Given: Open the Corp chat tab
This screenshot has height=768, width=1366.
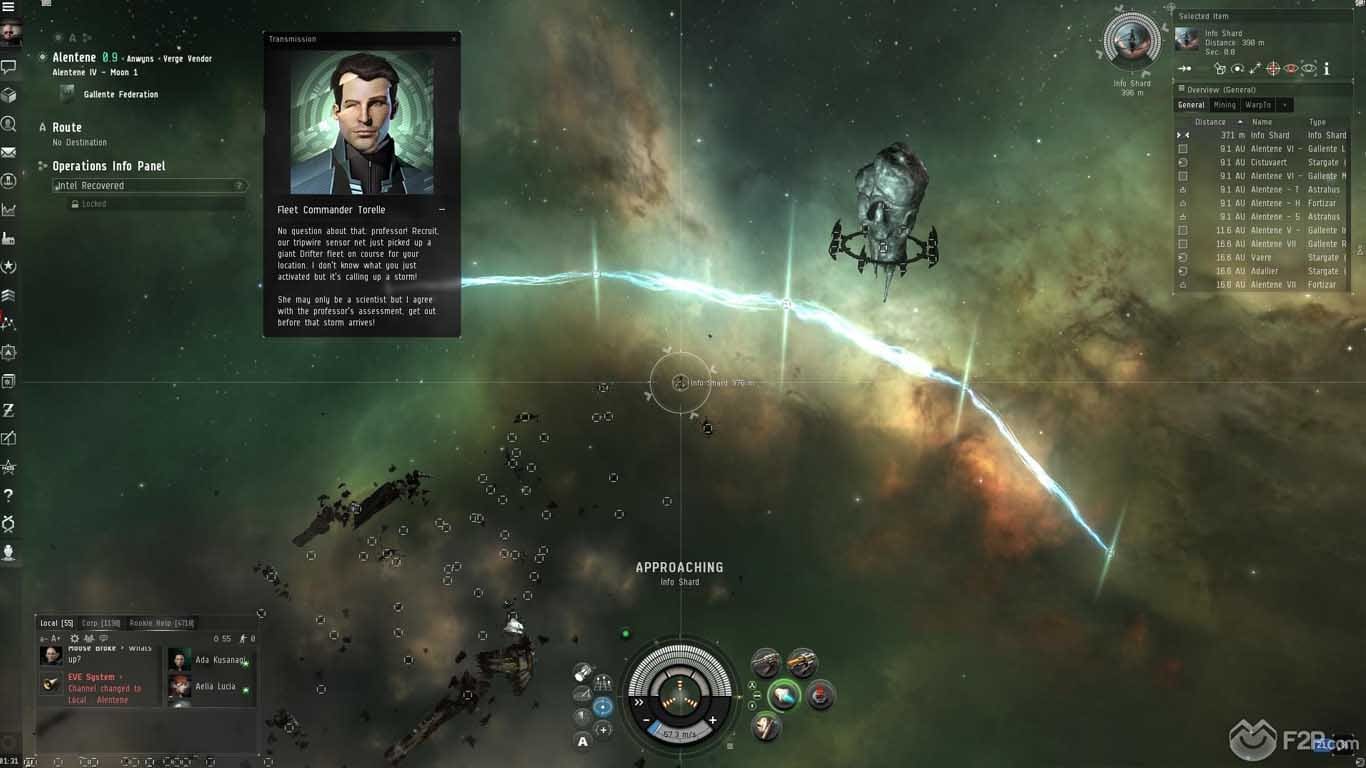Looking at the screenshot, I should point(100,623).
